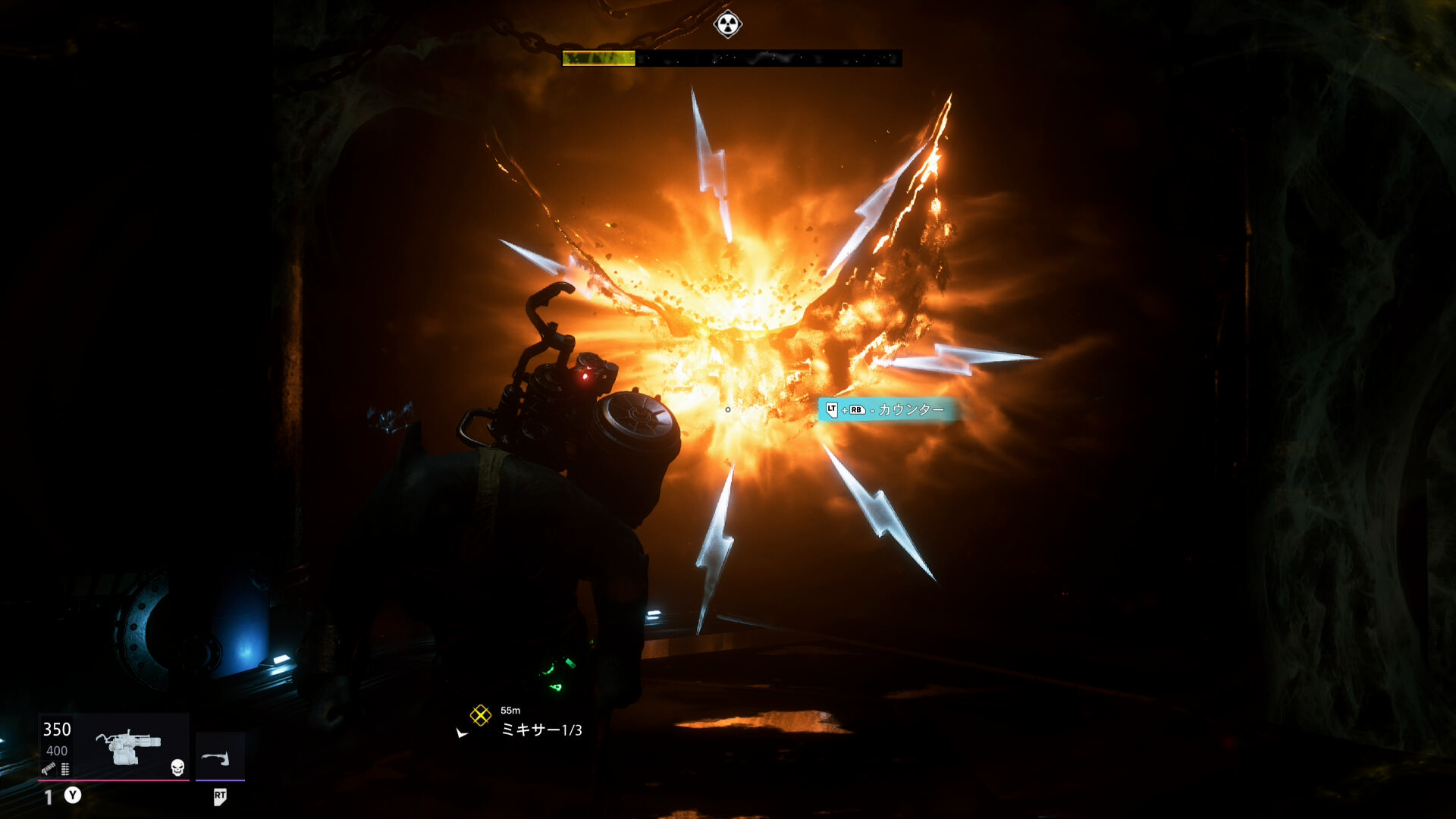Select the minigun weapon slot
Image resolution: width=1456 pixels, height=819 pixels.
coord(127,746)
